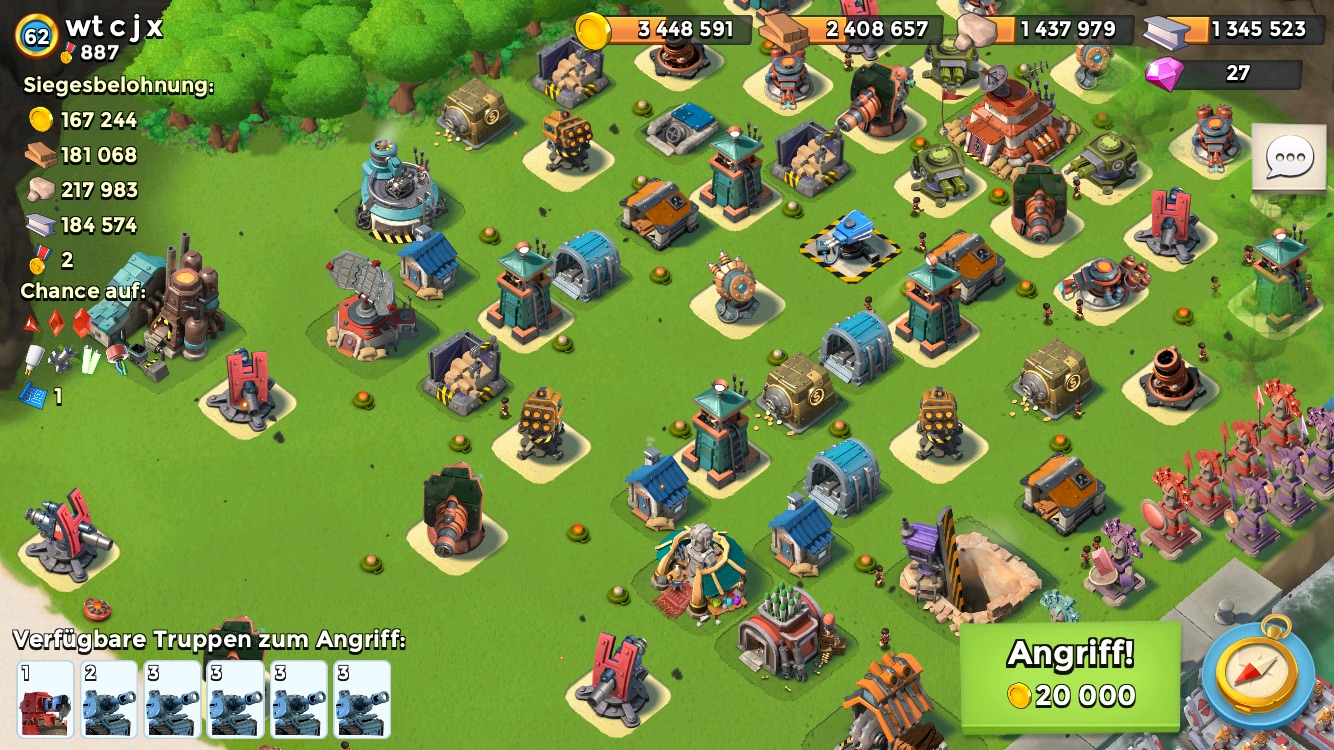1334x750 pixels.
Task: Open the purple diamonds counter
Action: (x=1224, y=74)
